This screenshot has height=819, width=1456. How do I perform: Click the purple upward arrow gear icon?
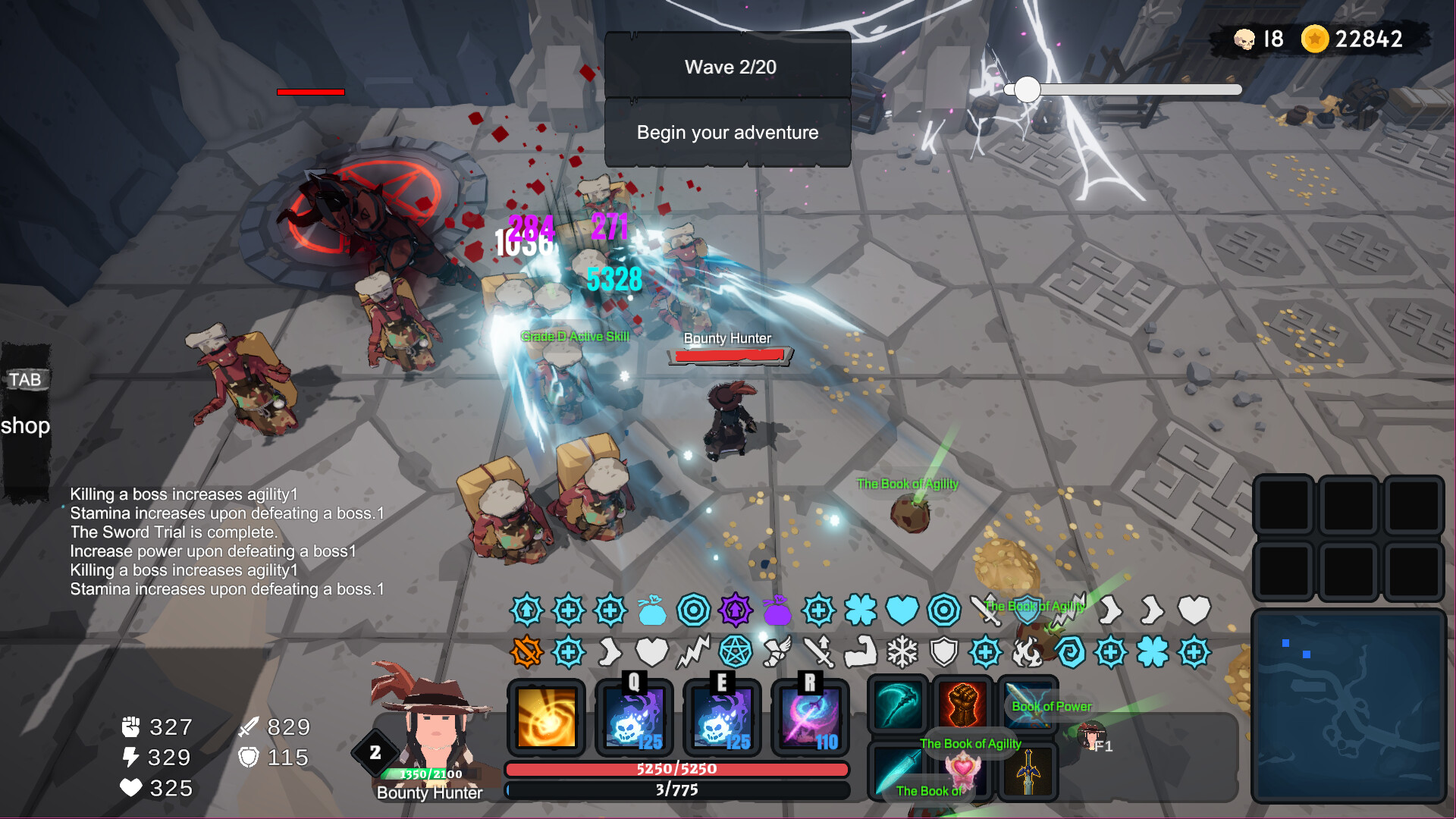click(x=735, y=610)
